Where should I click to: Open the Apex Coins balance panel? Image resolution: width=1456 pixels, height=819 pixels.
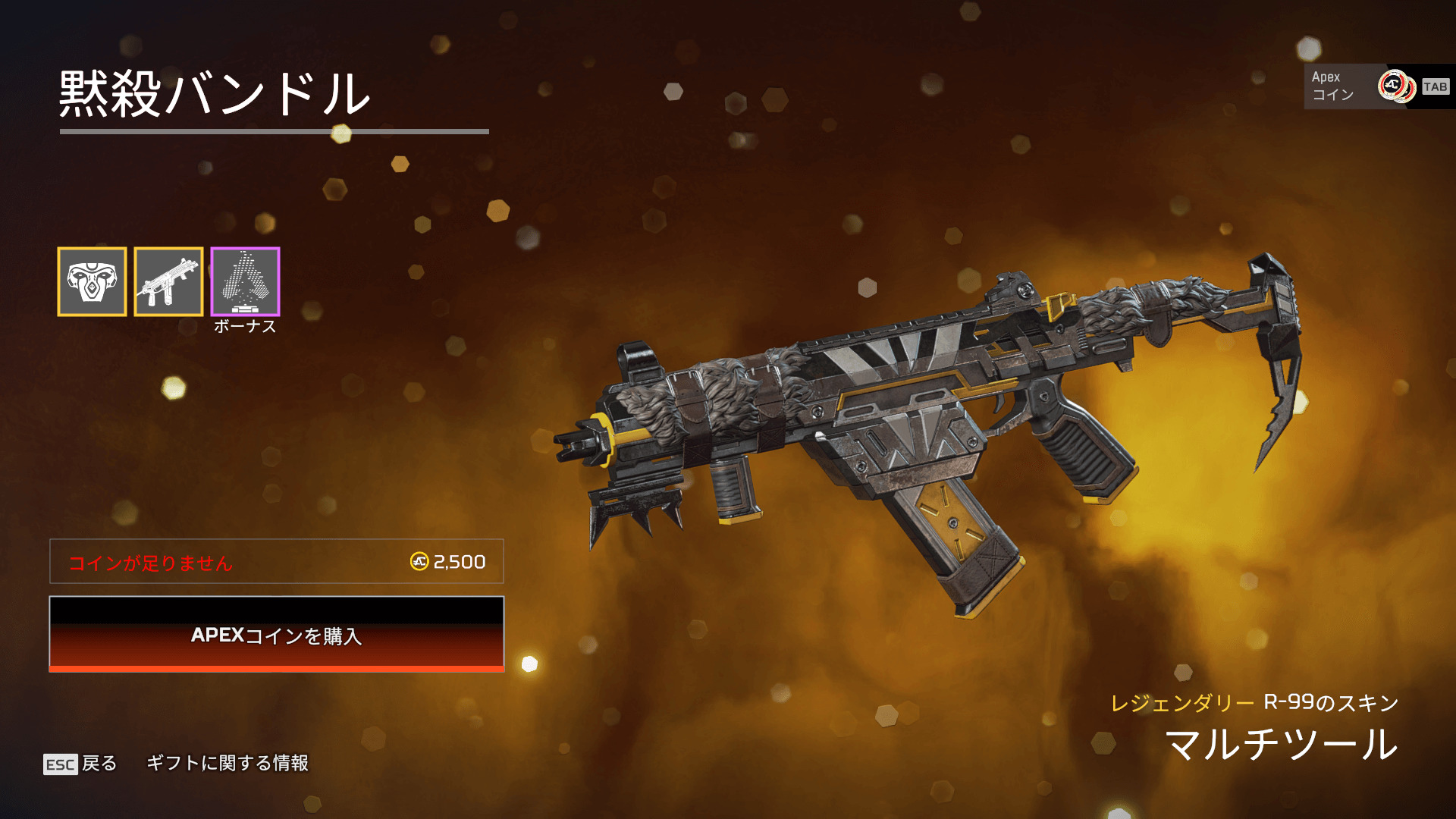1377,86
